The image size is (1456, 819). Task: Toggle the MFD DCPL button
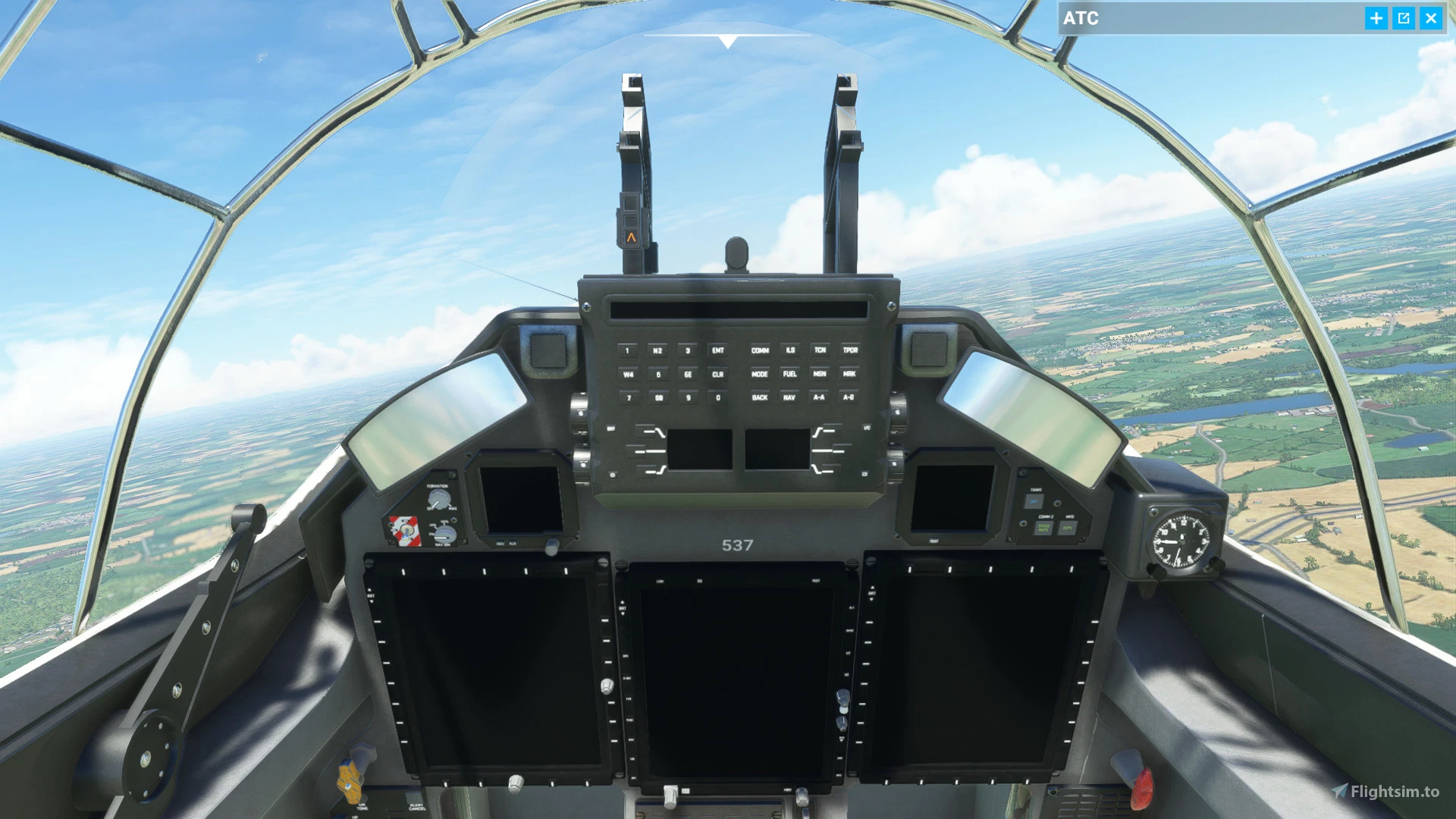click(1068, 527)
